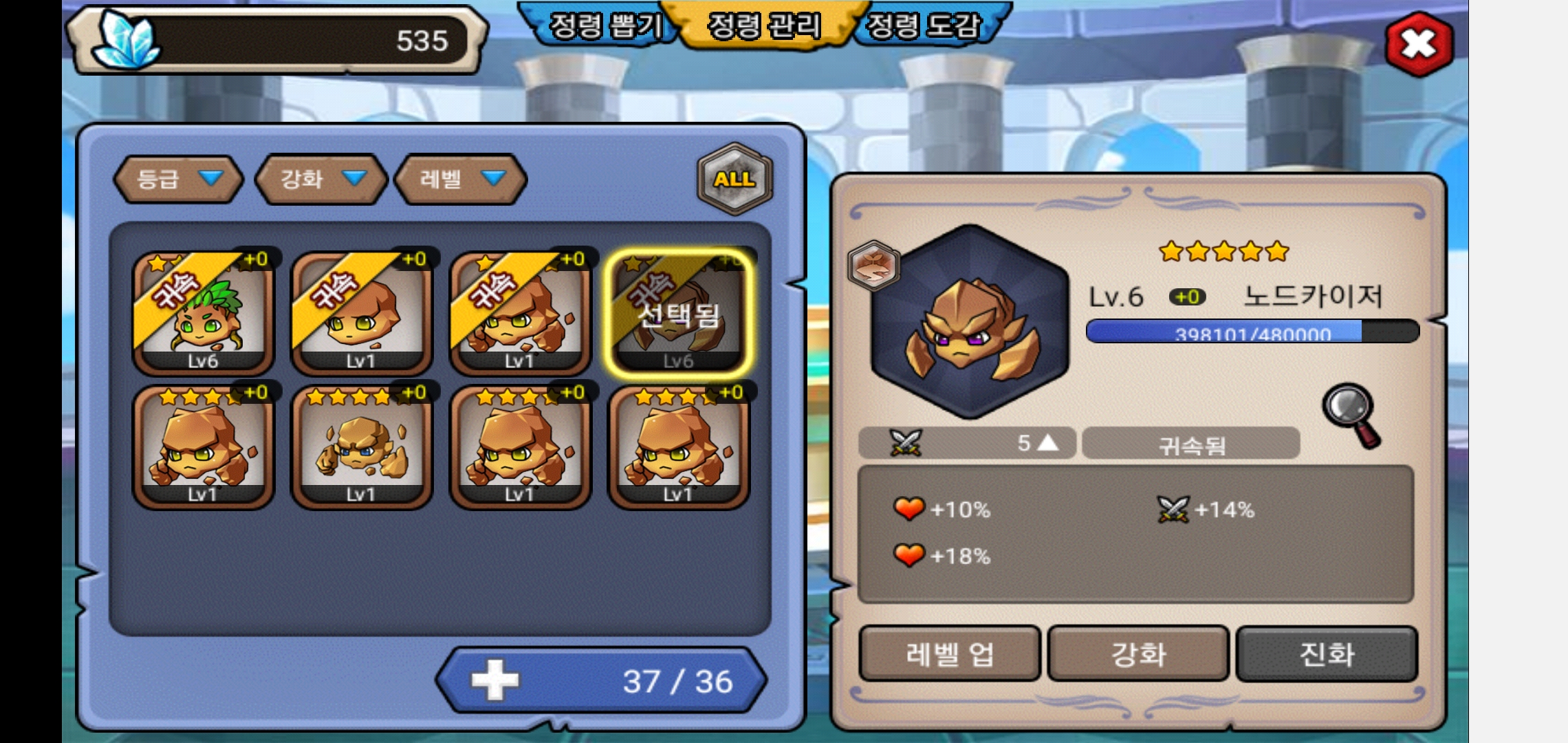Viewport: 1568px width, 743px height.
Task: Open the 강화 sort dropdown
Action: coord(321,179)
